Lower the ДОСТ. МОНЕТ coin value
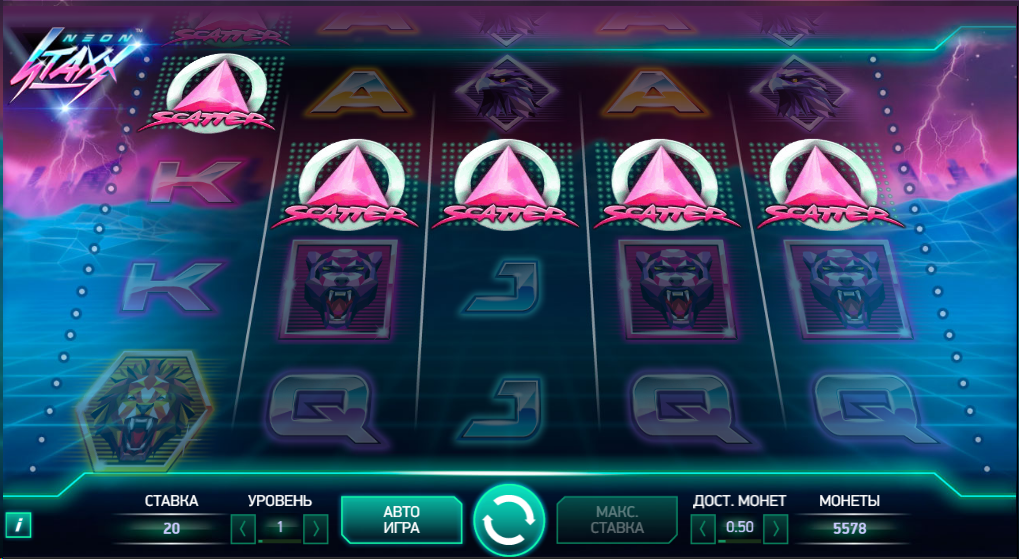The width and height of the screenshot is (1019, 559). click(703, 527)
